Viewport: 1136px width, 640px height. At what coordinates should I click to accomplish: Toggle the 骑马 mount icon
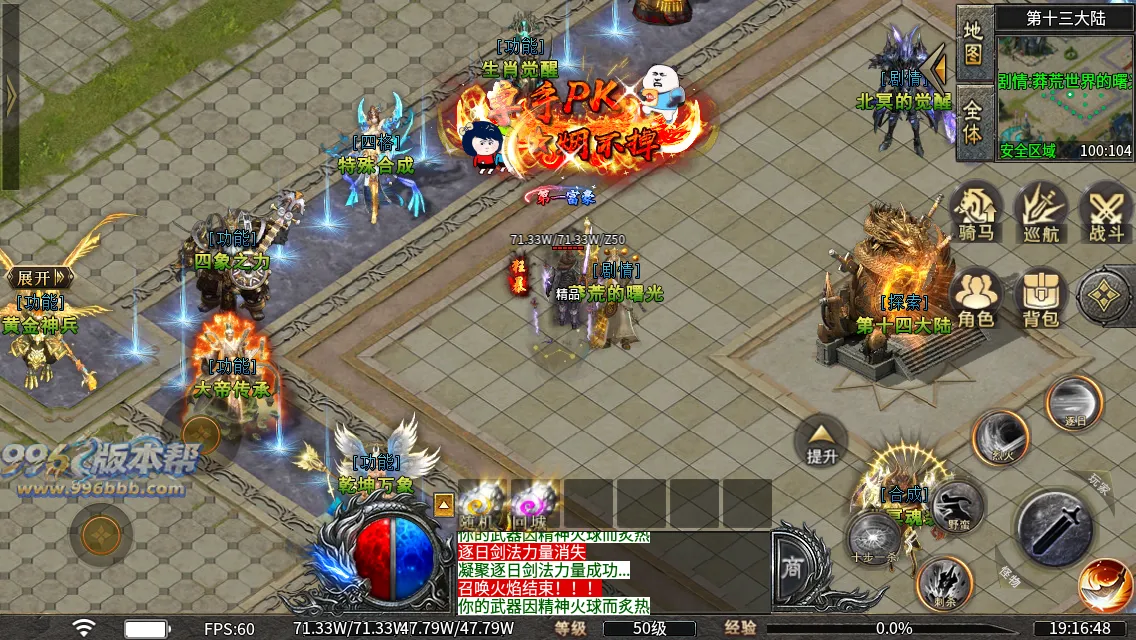pyautogui.click(x=976, y=211)
